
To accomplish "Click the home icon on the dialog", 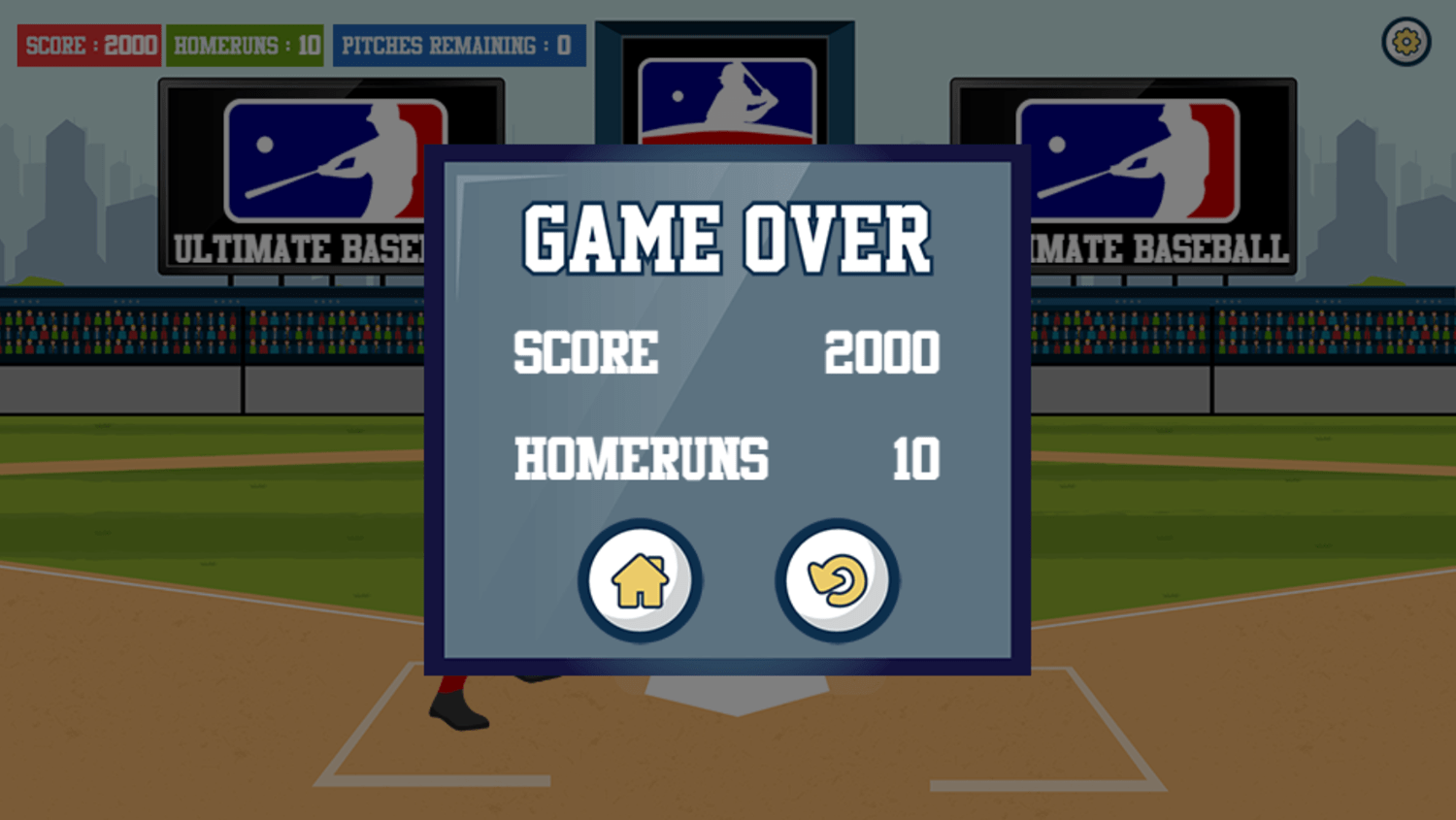I will 640,579.
